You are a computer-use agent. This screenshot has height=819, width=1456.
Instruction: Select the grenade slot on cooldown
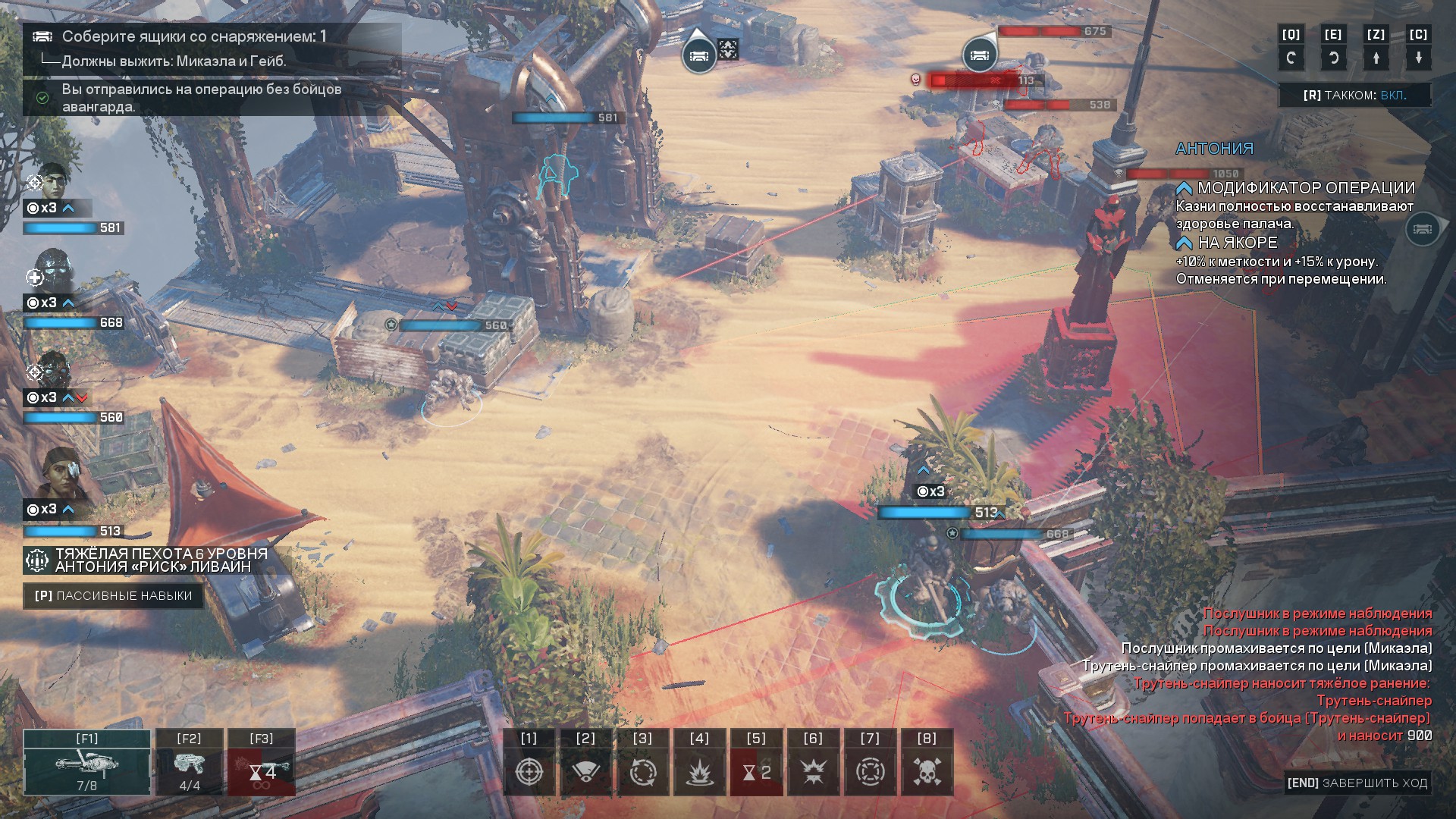(x=262, y=763)
